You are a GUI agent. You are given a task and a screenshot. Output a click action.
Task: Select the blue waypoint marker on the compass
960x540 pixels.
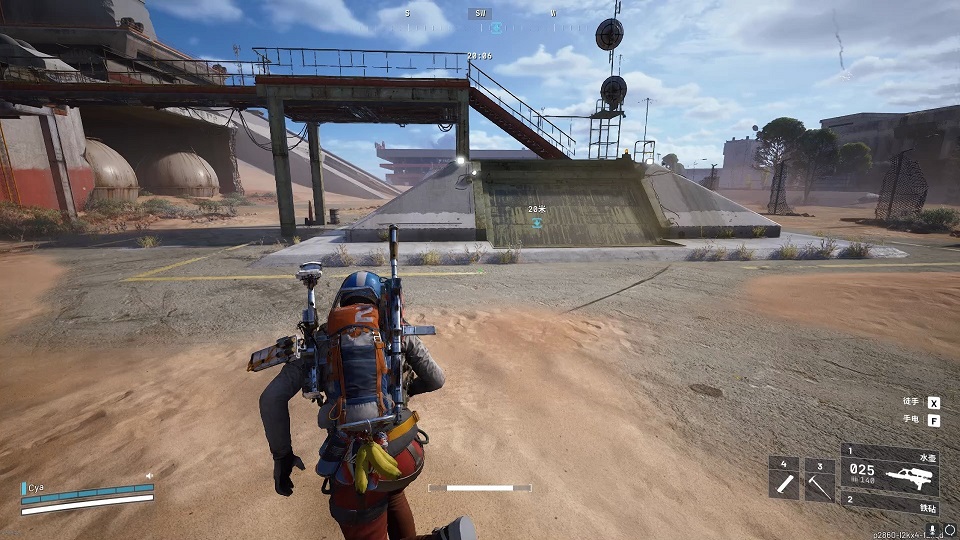(496, 28)
